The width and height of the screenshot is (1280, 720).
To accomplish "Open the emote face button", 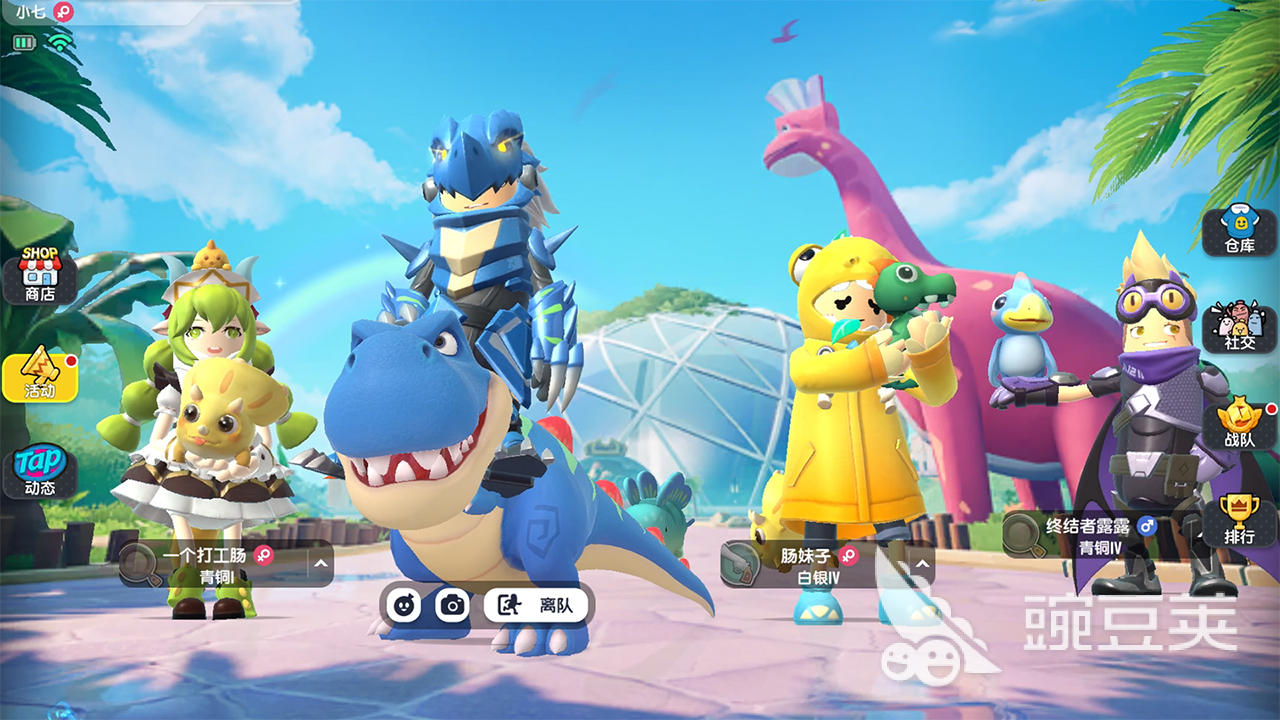I will (404, 605).
